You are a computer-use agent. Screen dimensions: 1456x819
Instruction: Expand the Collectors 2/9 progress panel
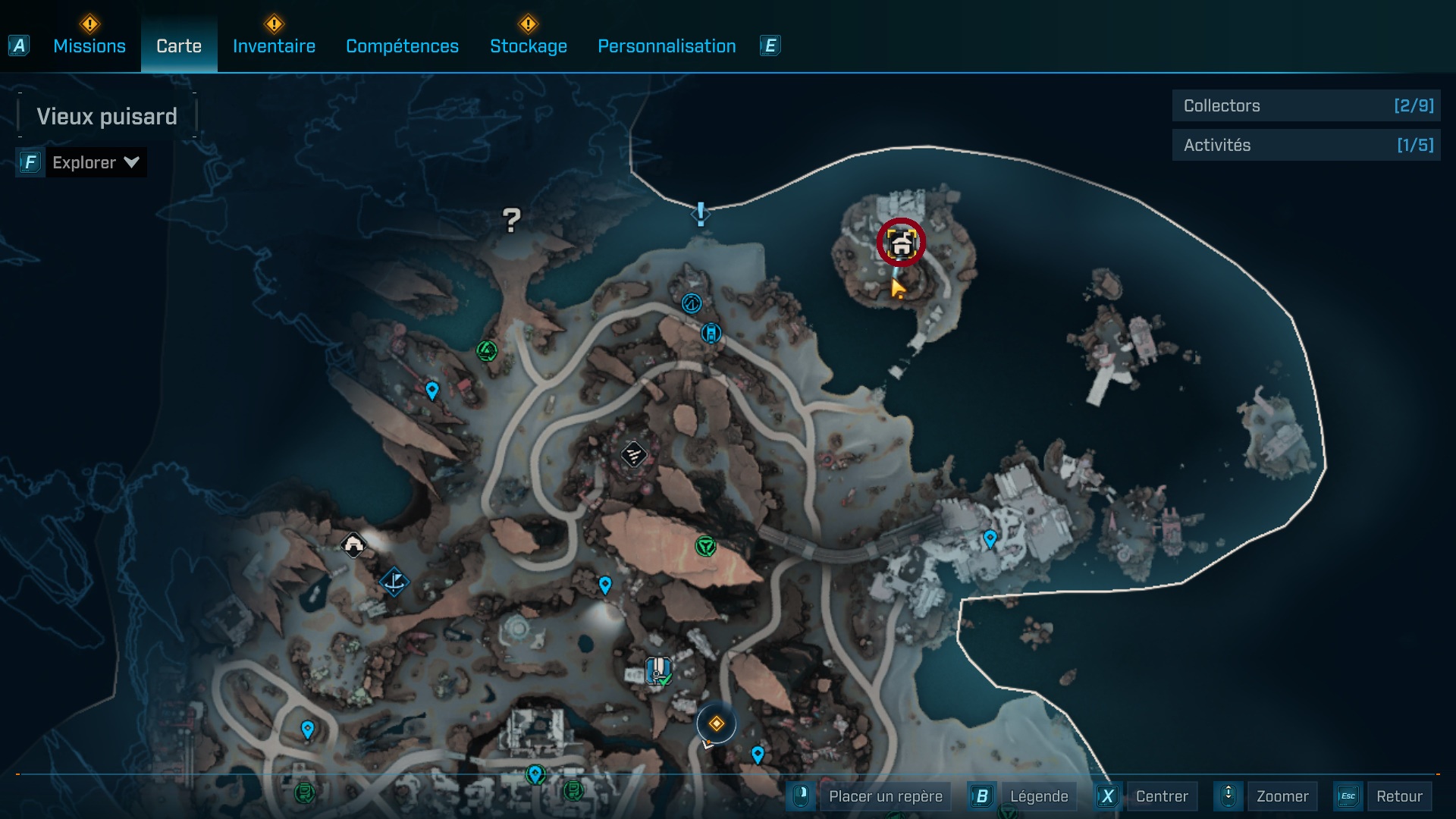pyautogui.click(x=1306, y=106)
